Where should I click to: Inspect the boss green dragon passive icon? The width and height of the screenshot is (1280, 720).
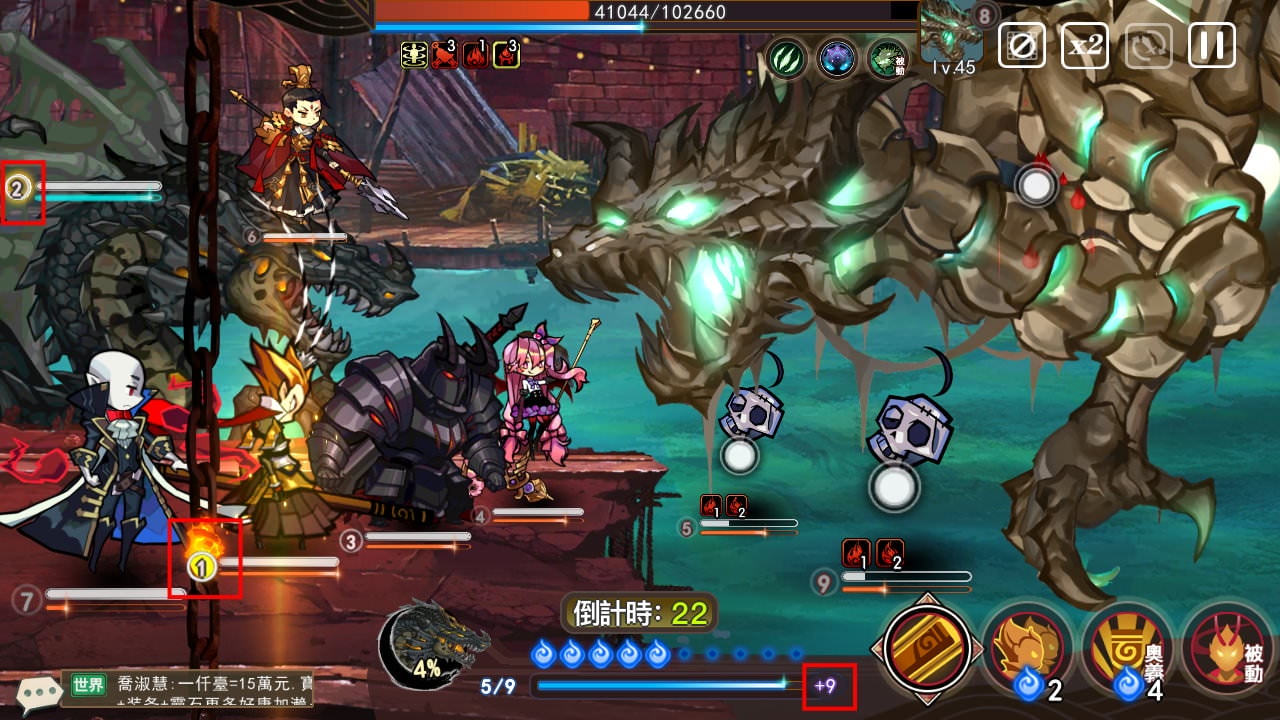pyautogui.click(x=887, y=59)
